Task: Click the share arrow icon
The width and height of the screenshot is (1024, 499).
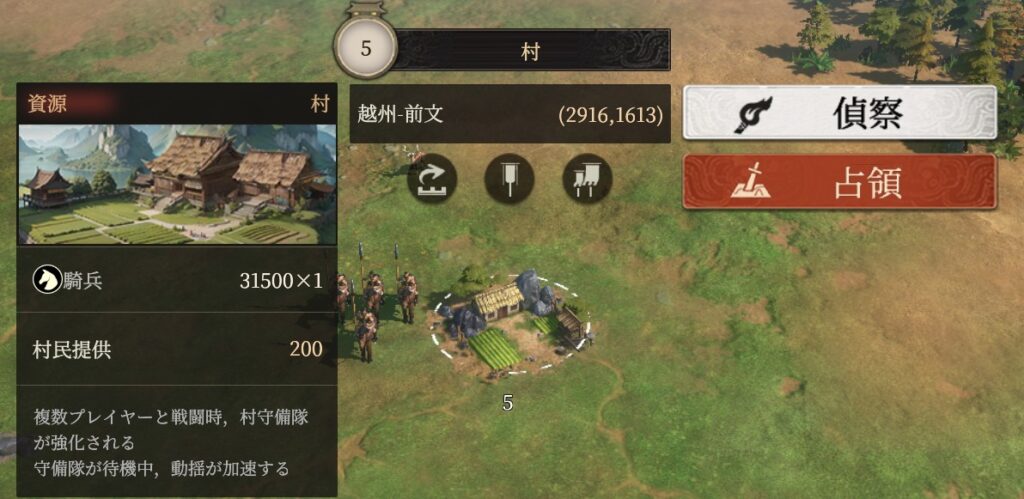Action: coord(432,180)
